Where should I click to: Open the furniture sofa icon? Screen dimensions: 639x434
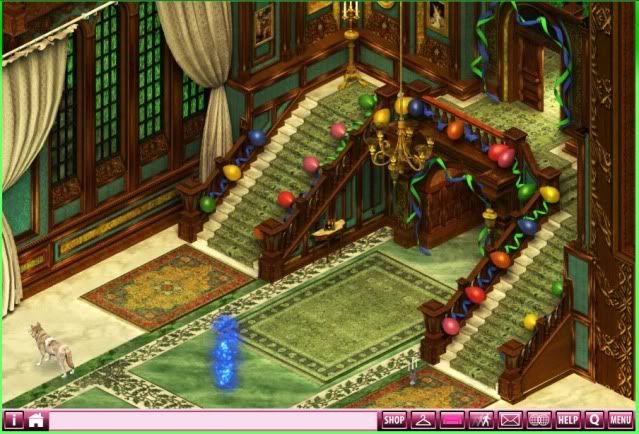pyautogui.click(x=452, y=420)
